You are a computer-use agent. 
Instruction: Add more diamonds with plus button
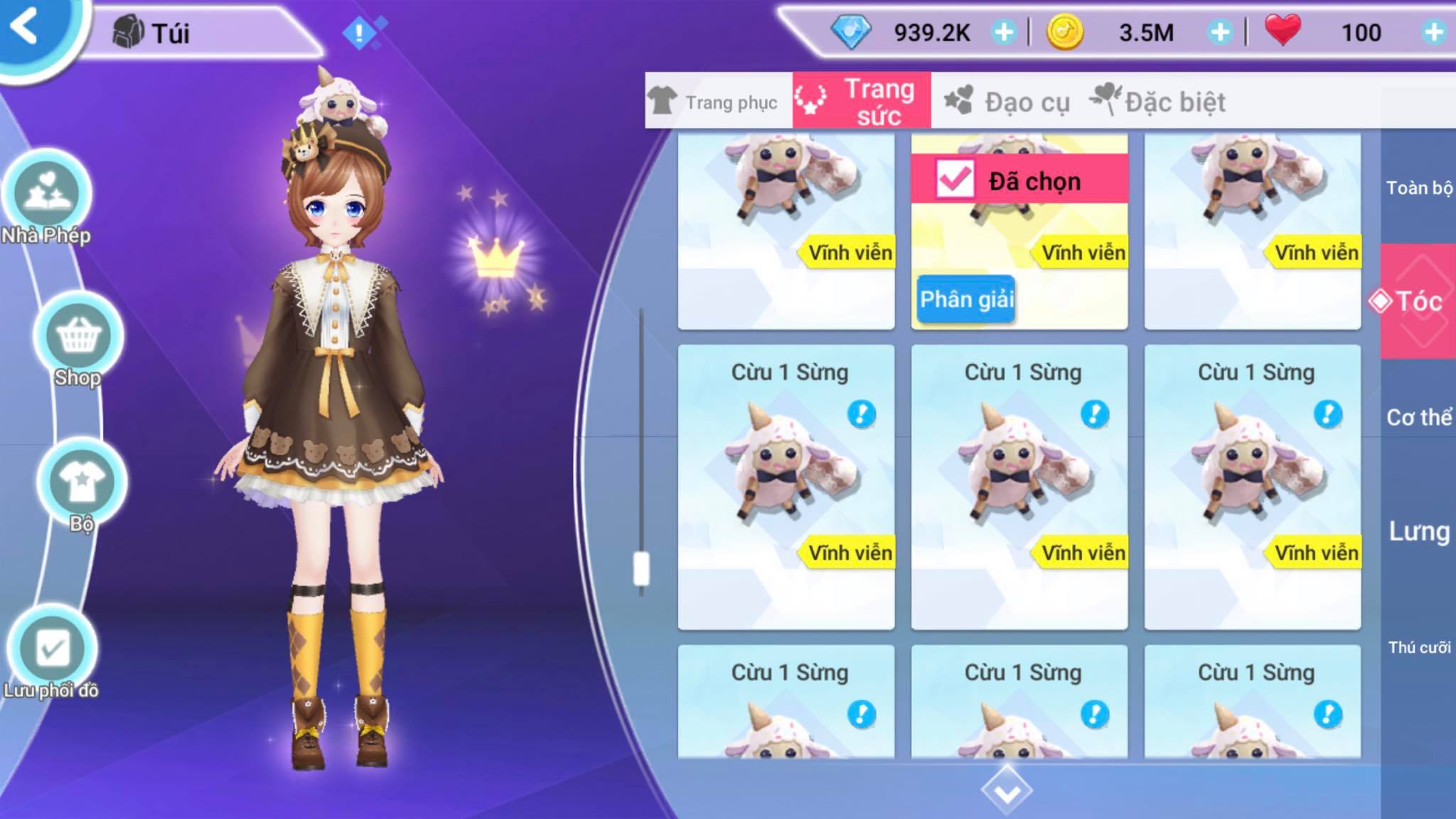pyautogui.click(x=1004, y=32)
